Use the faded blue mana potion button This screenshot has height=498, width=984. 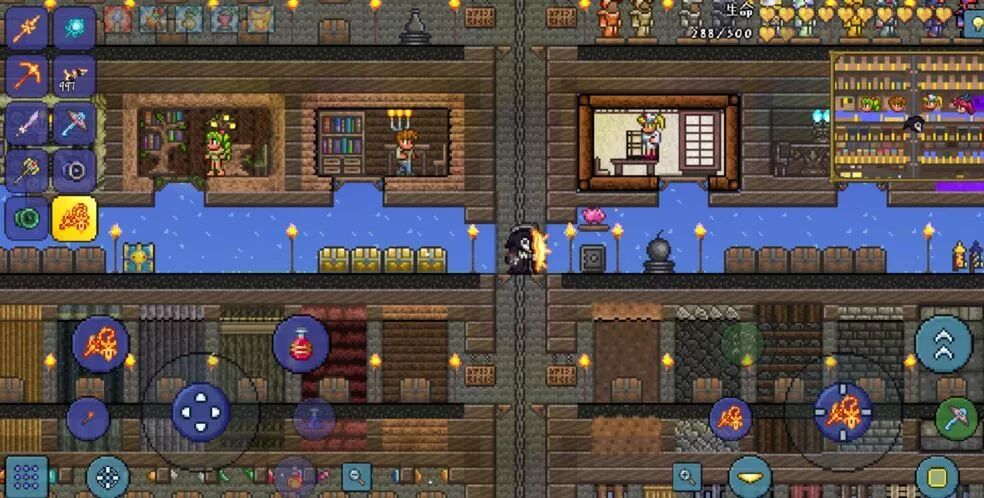314,419
